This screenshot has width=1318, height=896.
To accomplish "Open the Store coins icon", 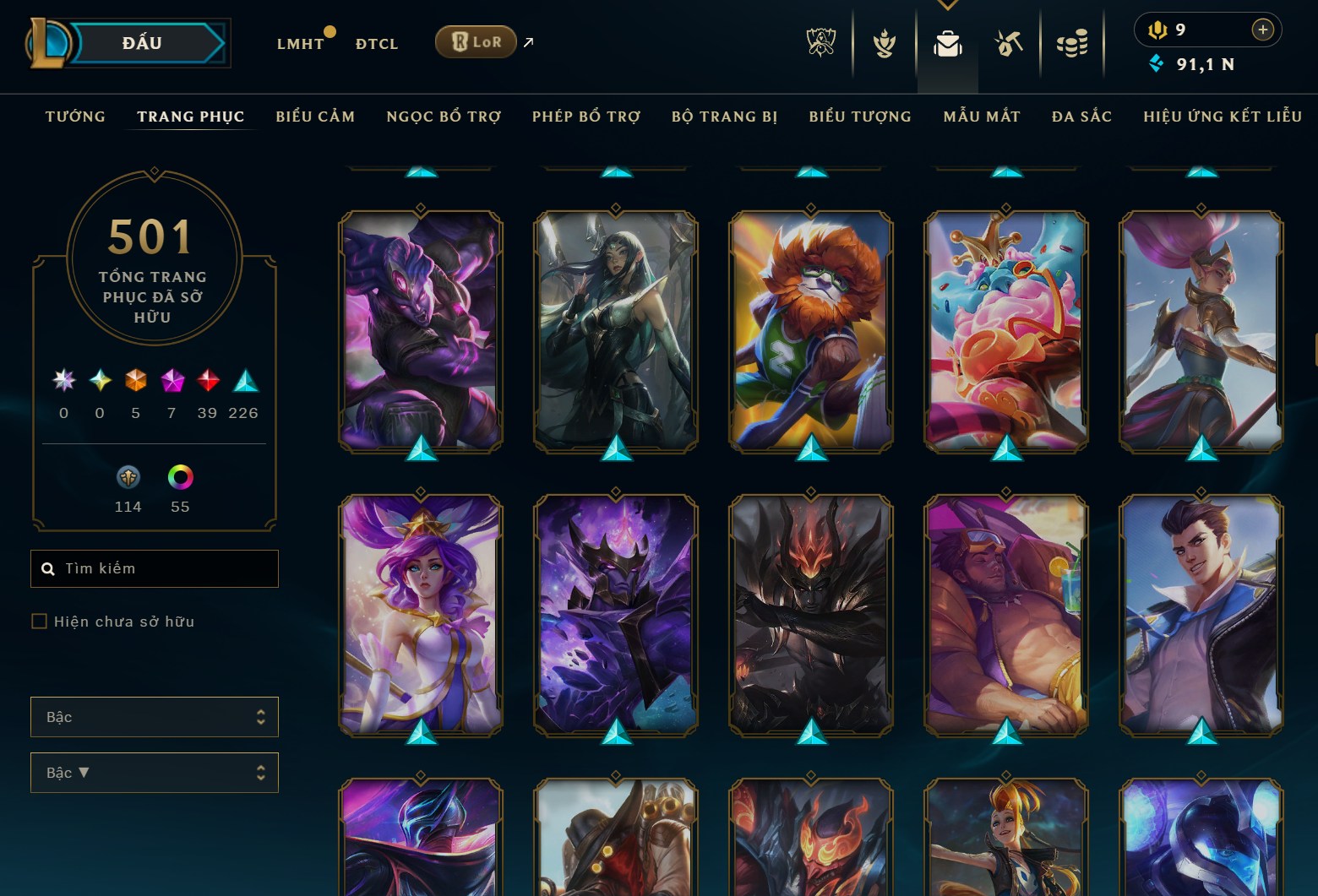I will 1073,42.
